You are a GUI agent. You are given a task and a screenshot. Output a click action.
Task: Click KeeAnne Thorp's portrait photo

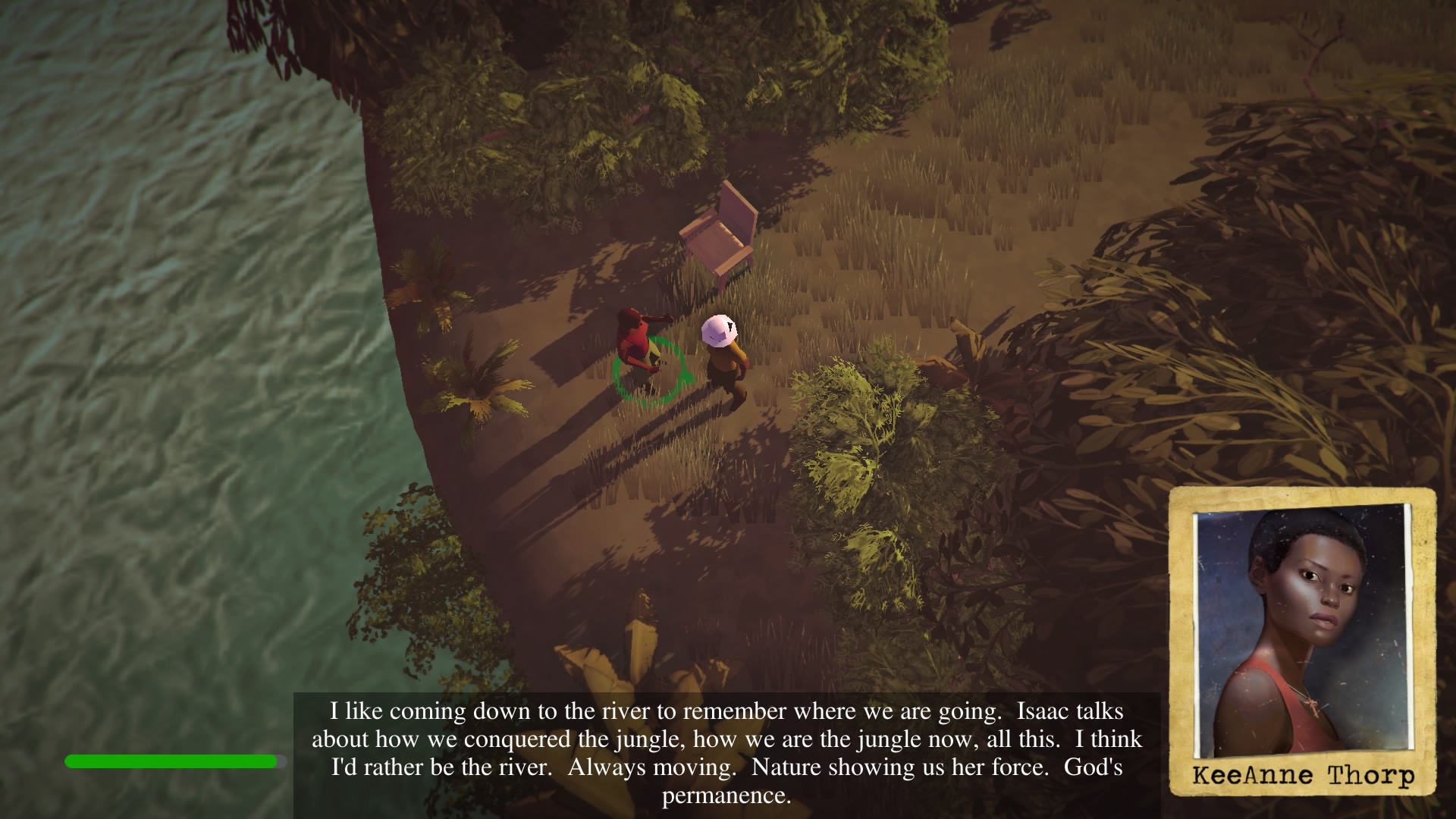click(1301, 633)
